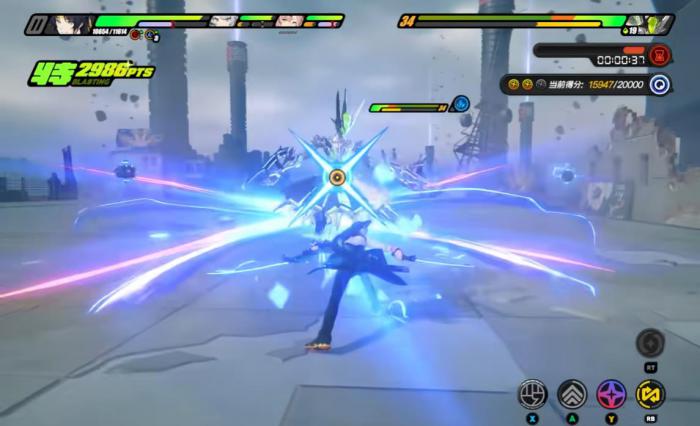Tap the yellow character swap icon
700x426 pixels.
(651, 394)
